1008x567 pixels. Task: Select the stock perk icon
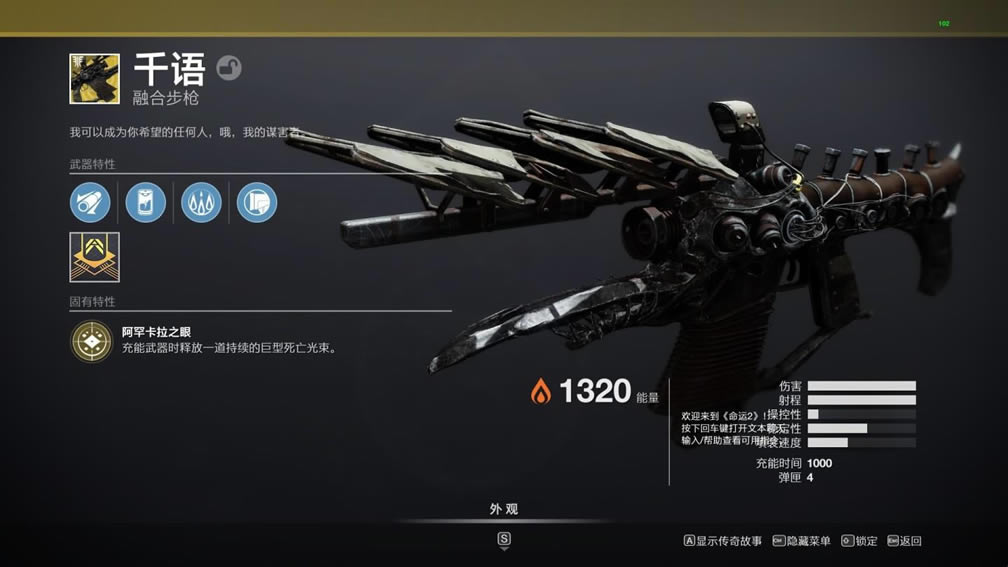click(257, 202)
